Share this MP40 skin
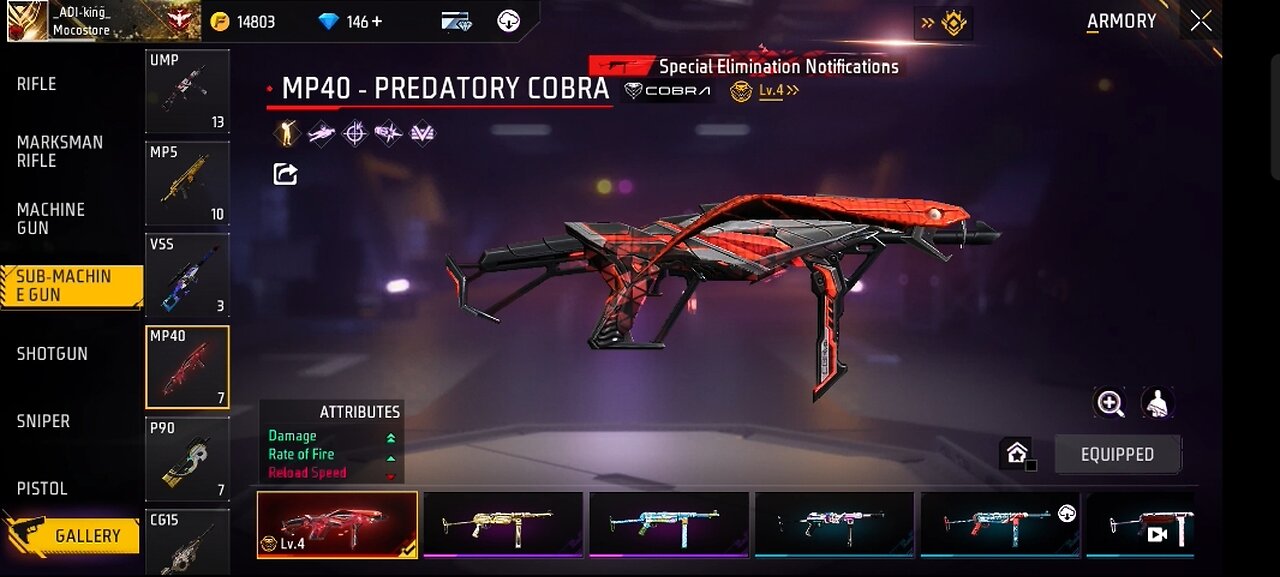The width and height of the screenshot is (1280, 577). 285,175
